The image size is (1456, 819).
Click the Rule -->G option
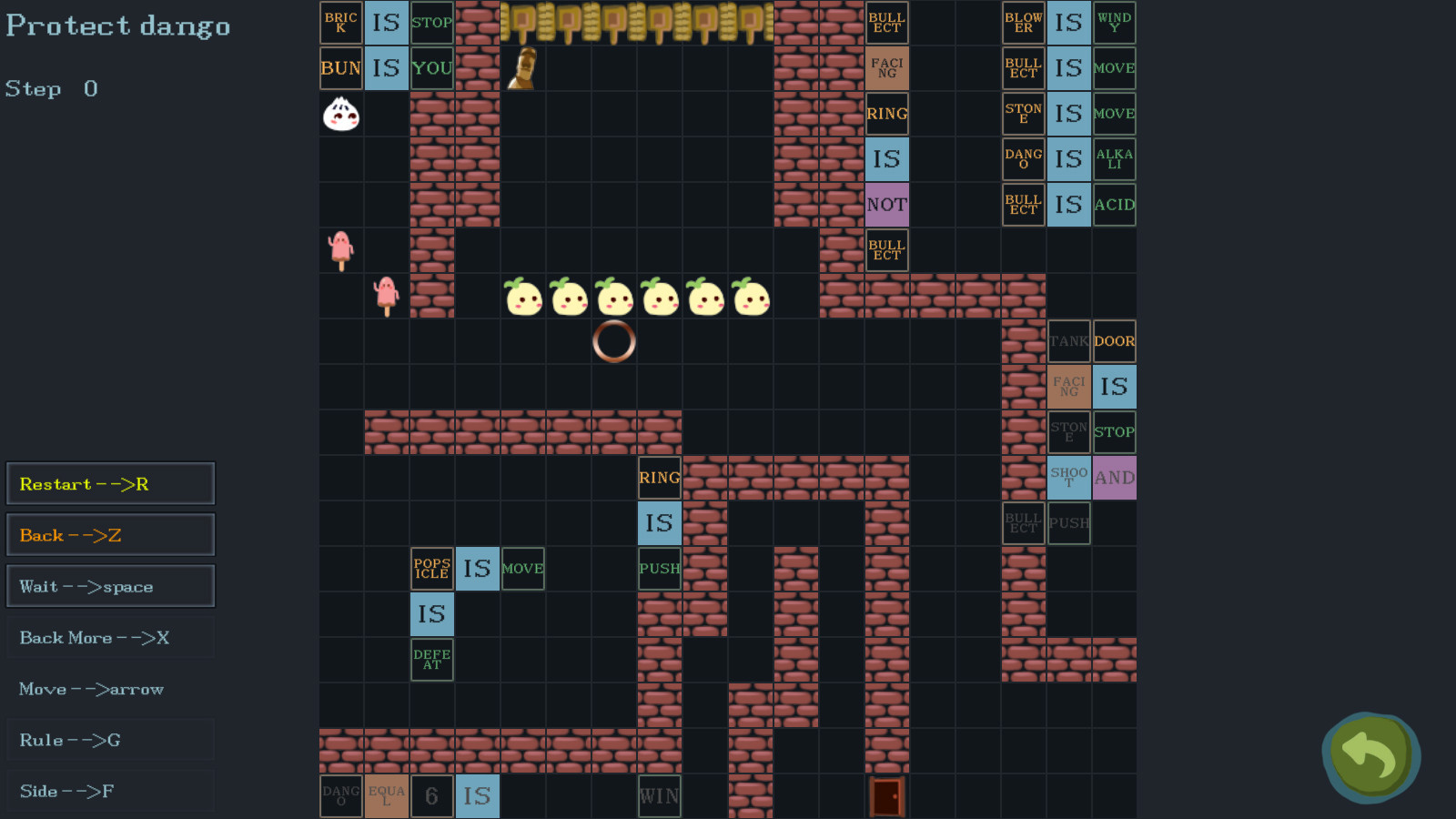tap(110, 740)
